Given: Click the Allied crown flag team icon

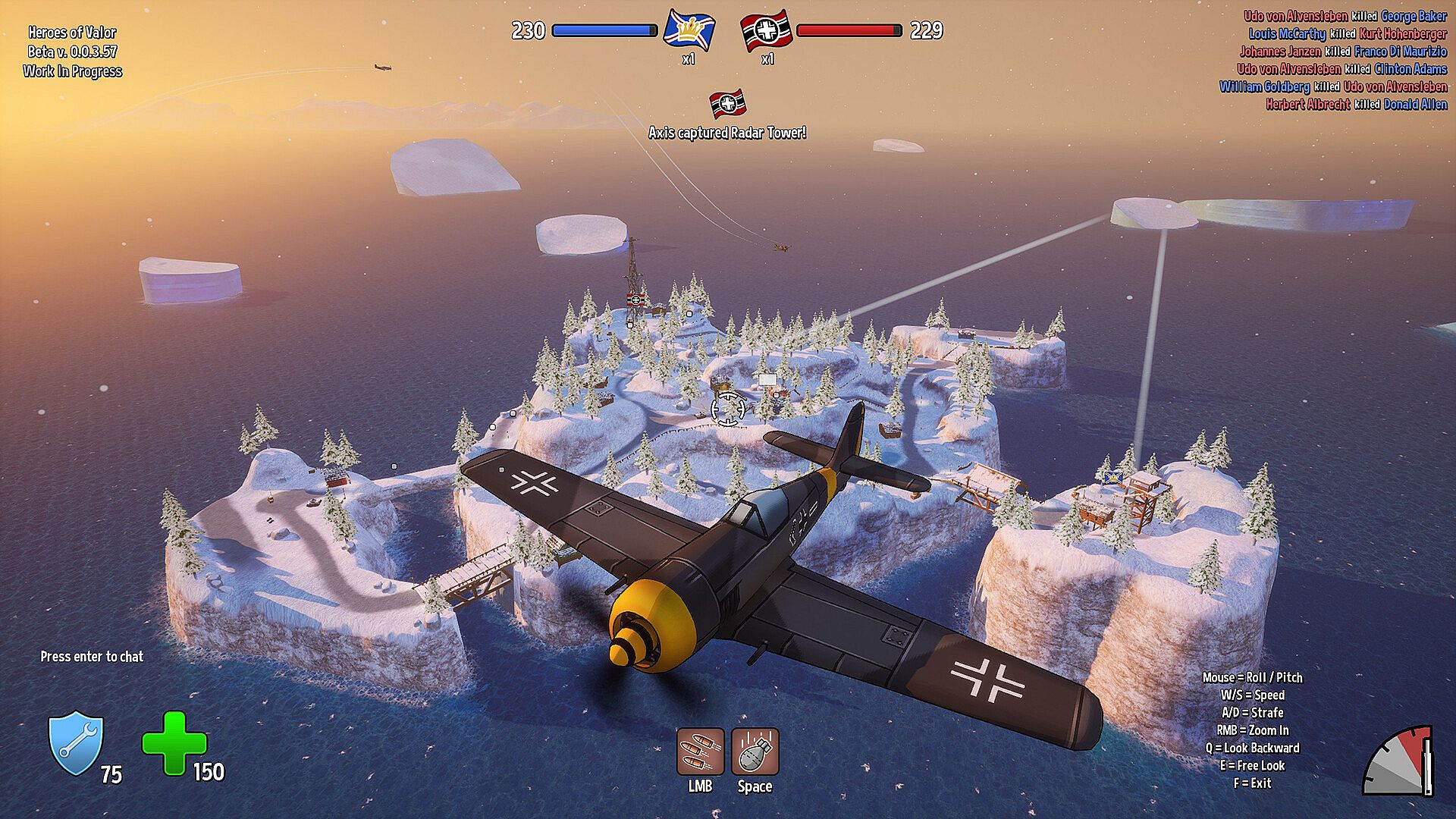Looking at the screenshot, I should tap(689, 30).
